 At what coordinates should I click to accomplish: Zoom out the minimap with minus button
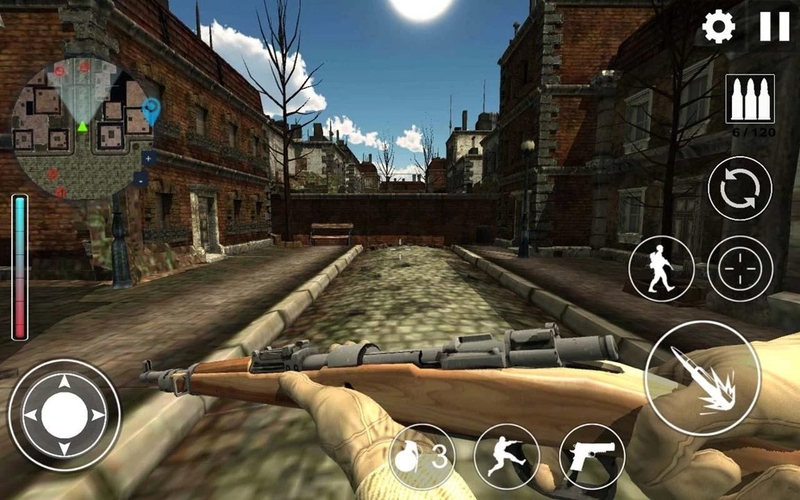pyautogui.click(x=141, y=180)
